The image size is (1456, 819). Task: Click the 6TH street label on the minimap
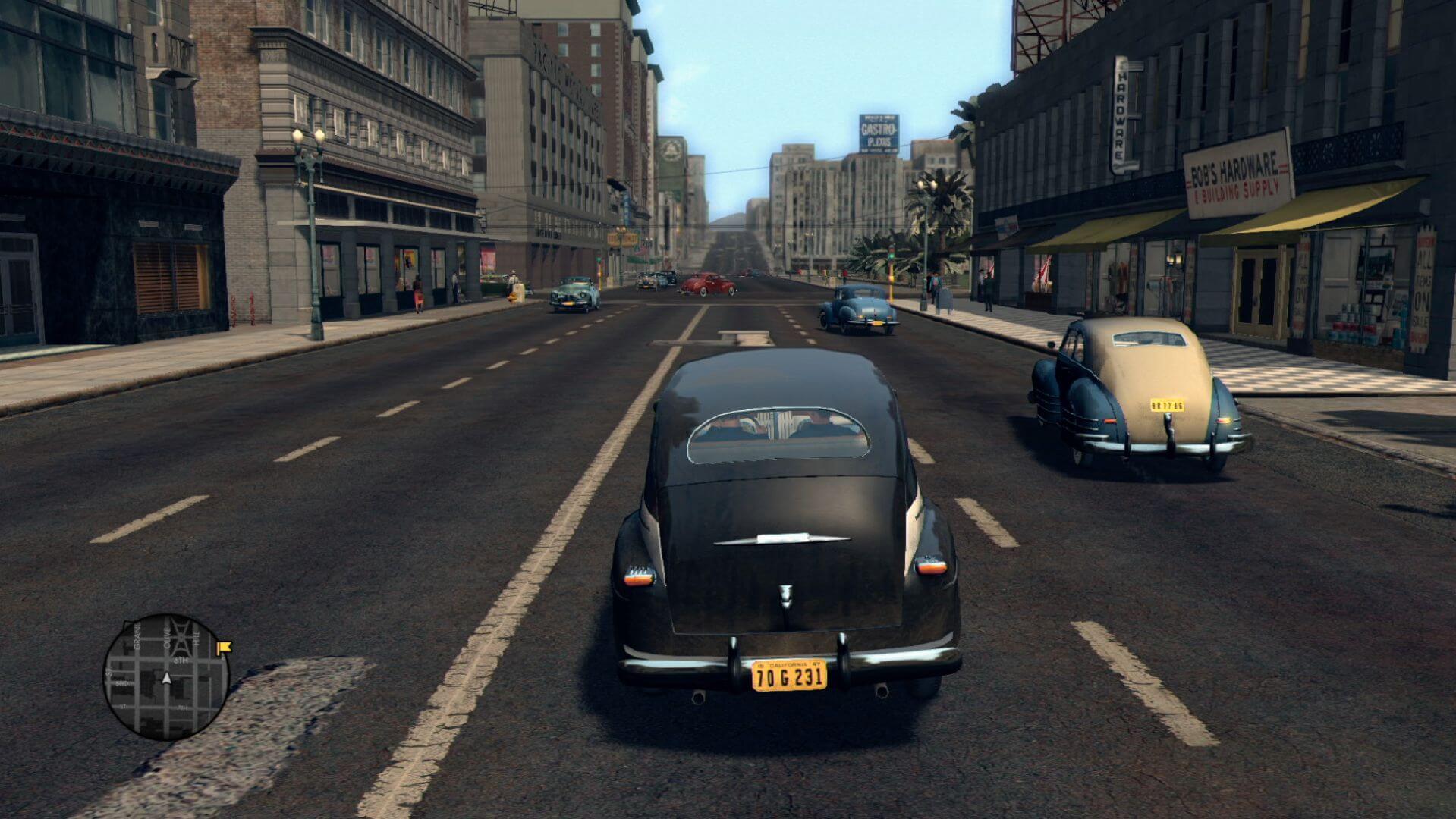click(181, 661)
